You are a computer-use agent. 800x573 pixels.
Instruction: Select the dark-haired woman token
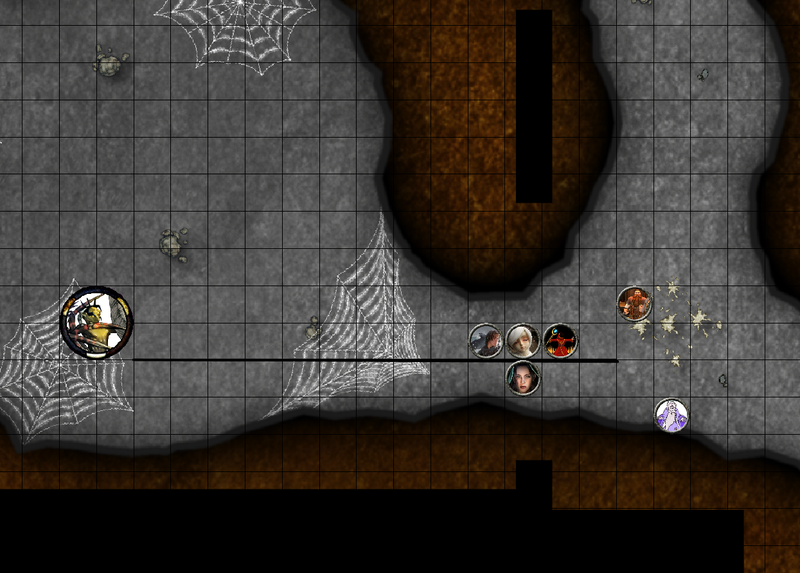click(x=522, y=377)
